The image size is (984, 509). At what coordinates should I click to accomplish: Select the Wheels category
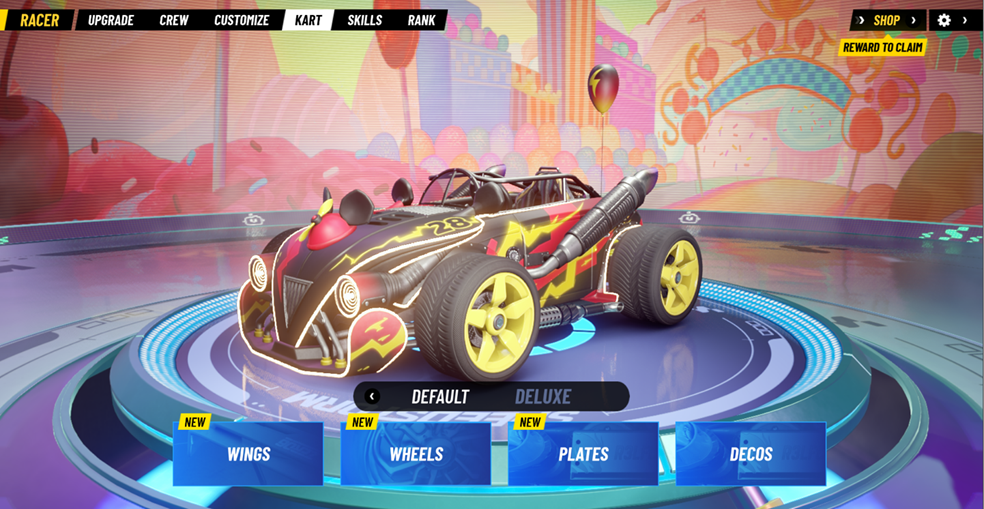[x=416, y=454]
